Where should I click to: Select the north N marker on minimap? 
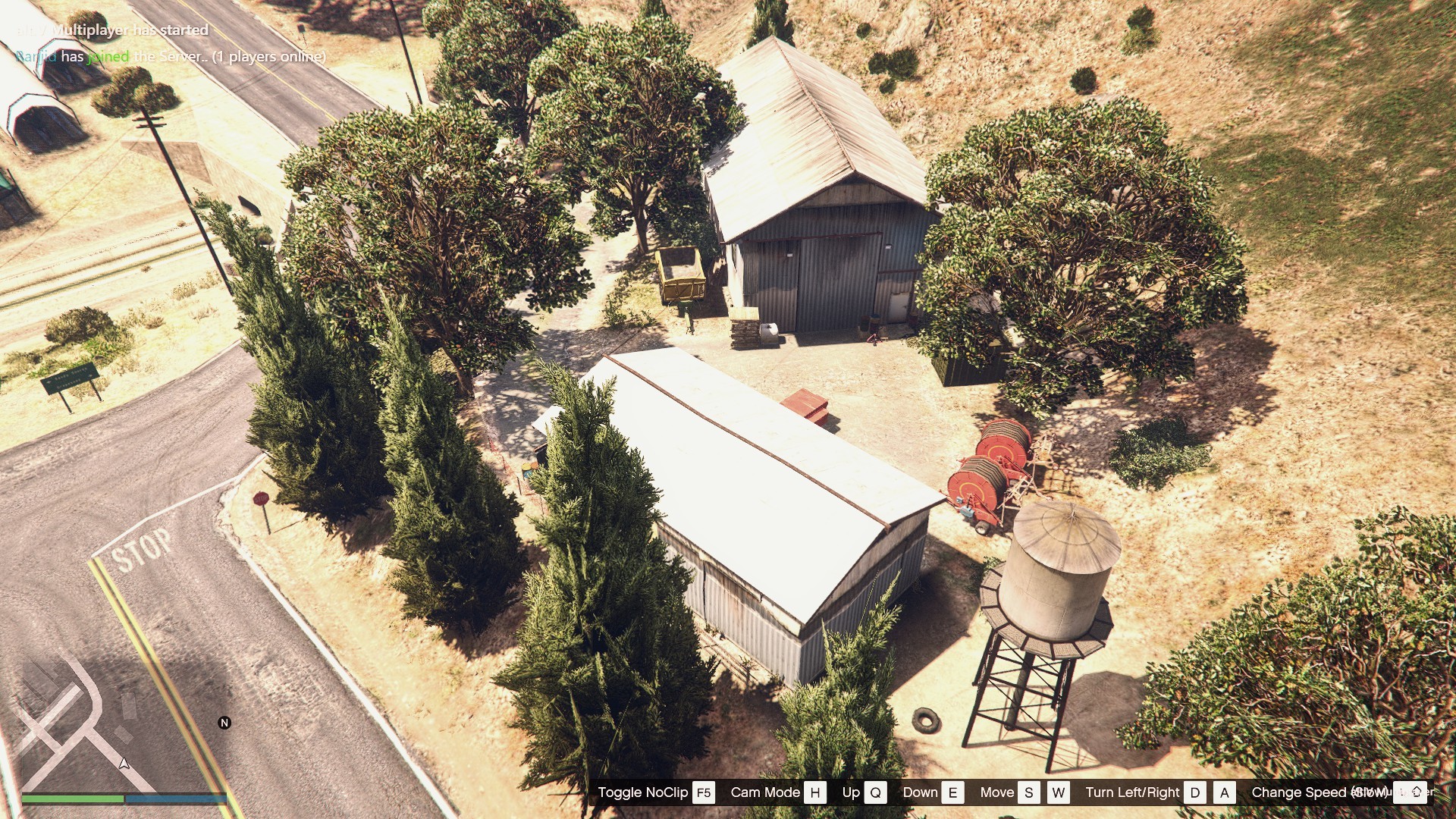(224, 723)
